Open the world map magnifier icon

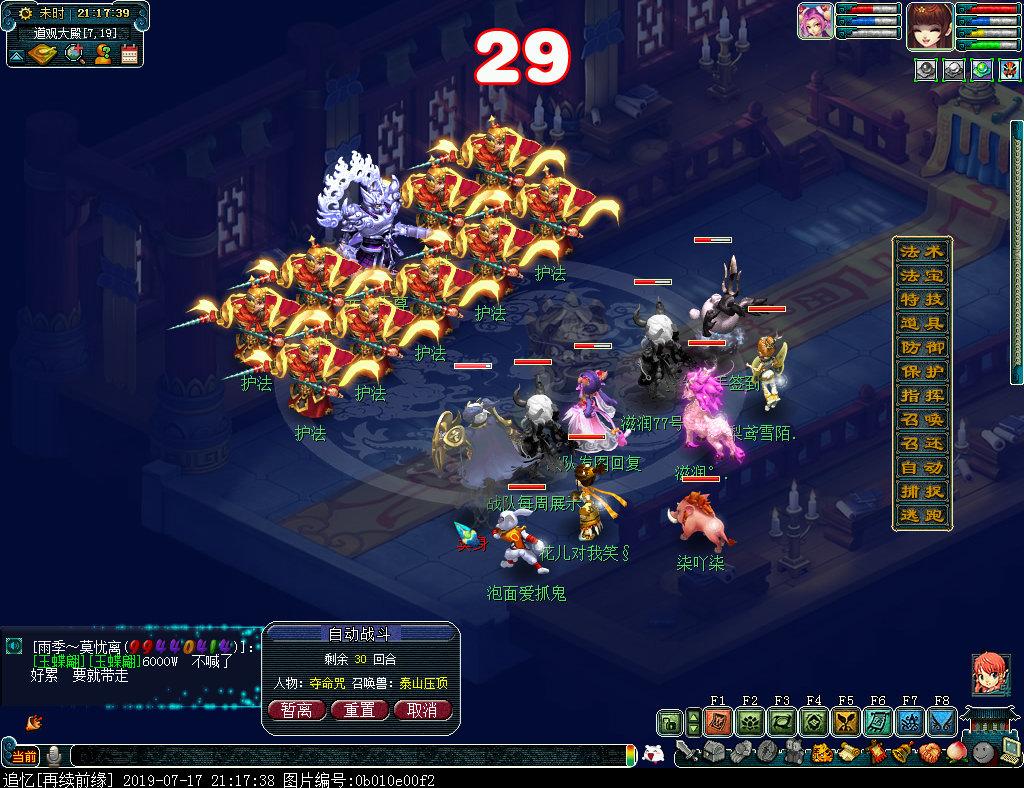73,54
